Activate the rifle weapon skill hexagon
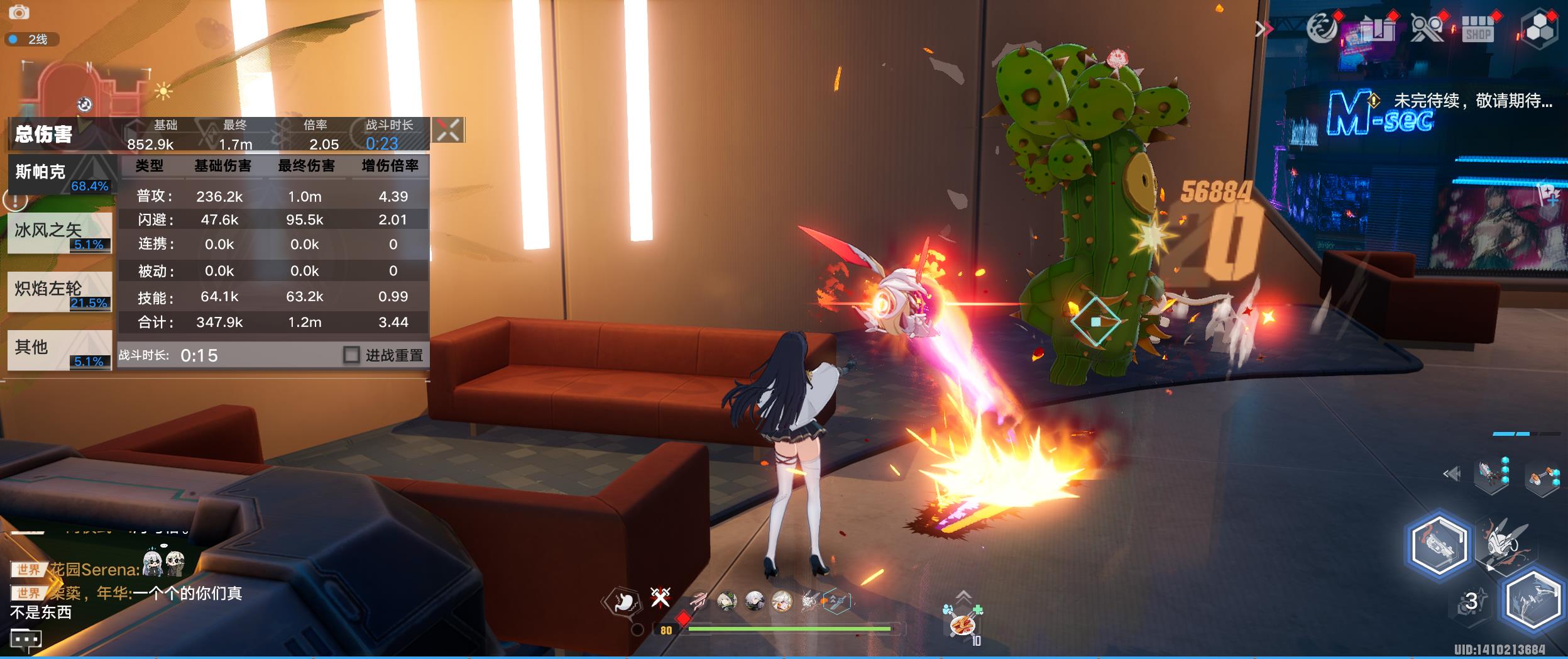 [1439, 545]
